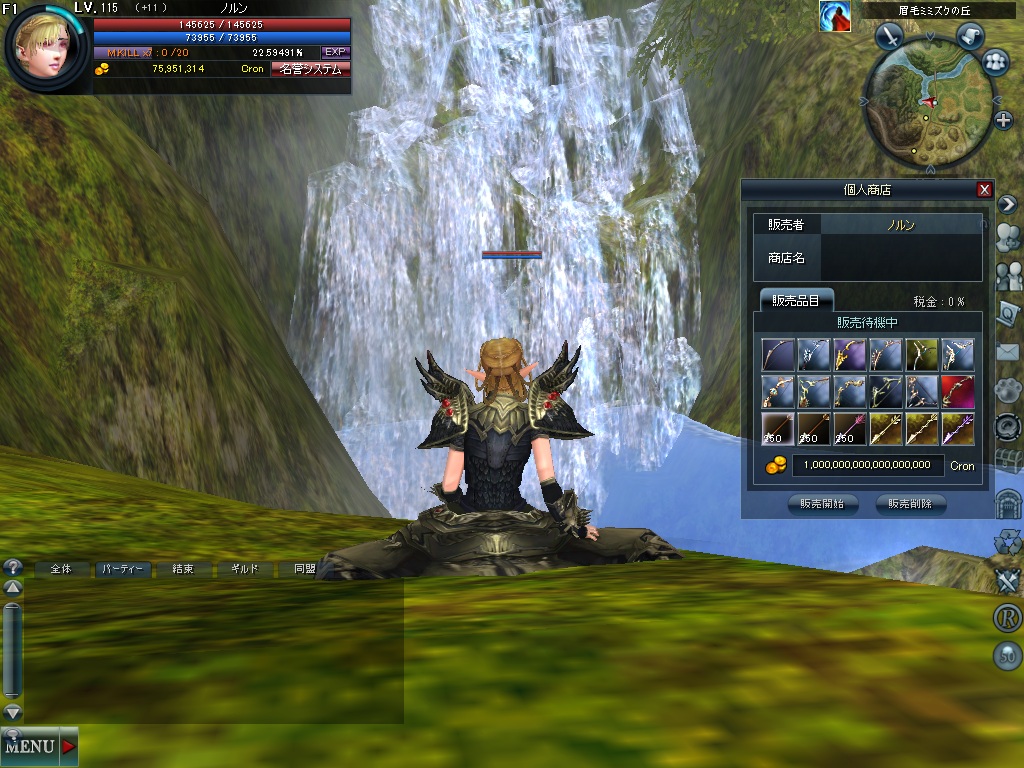Click the EXP button

335,52
